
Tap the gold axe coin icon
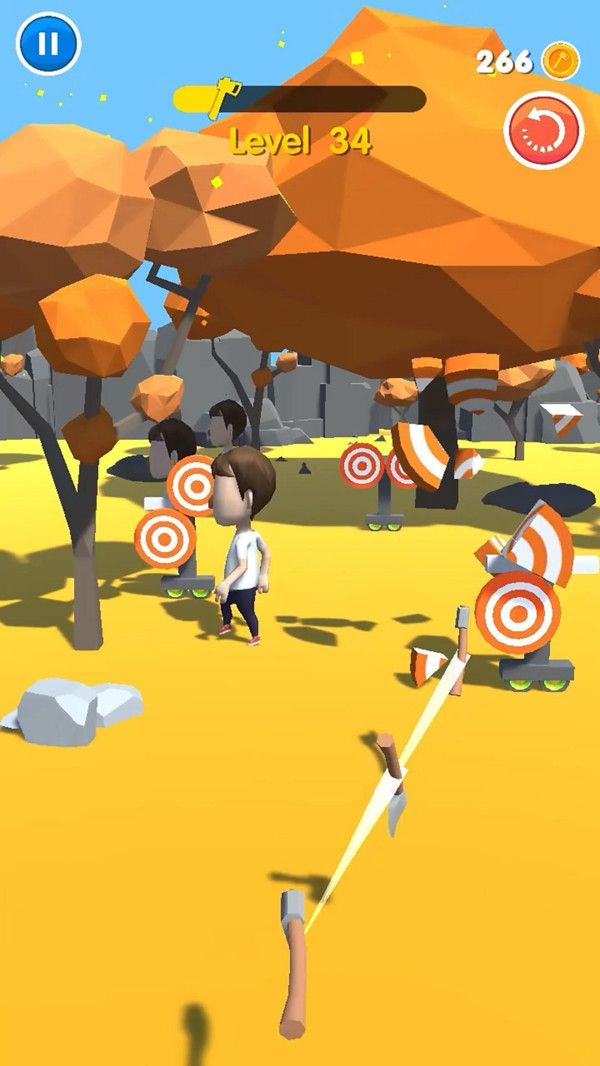pos(560,61)
